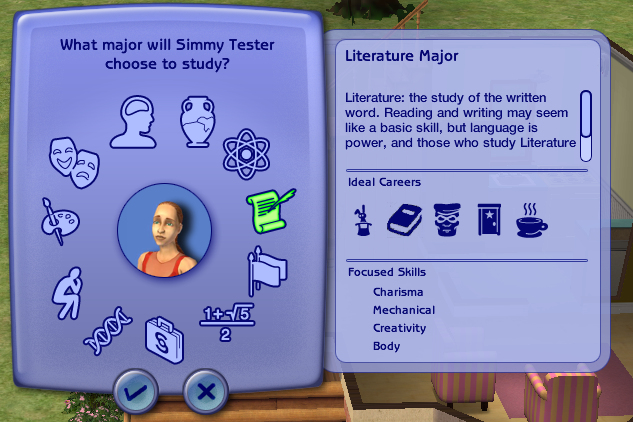Choose the Drama theater masks major
This screenshot has height=422, width=633.
73,157
